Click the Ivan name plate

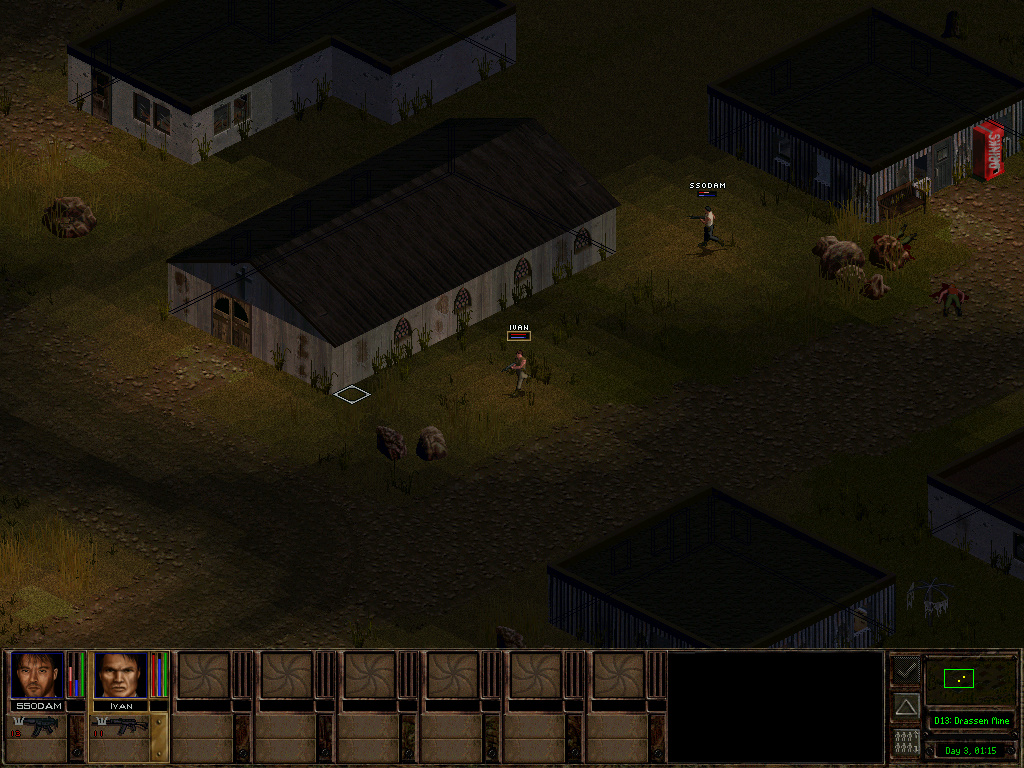point(121,705)
